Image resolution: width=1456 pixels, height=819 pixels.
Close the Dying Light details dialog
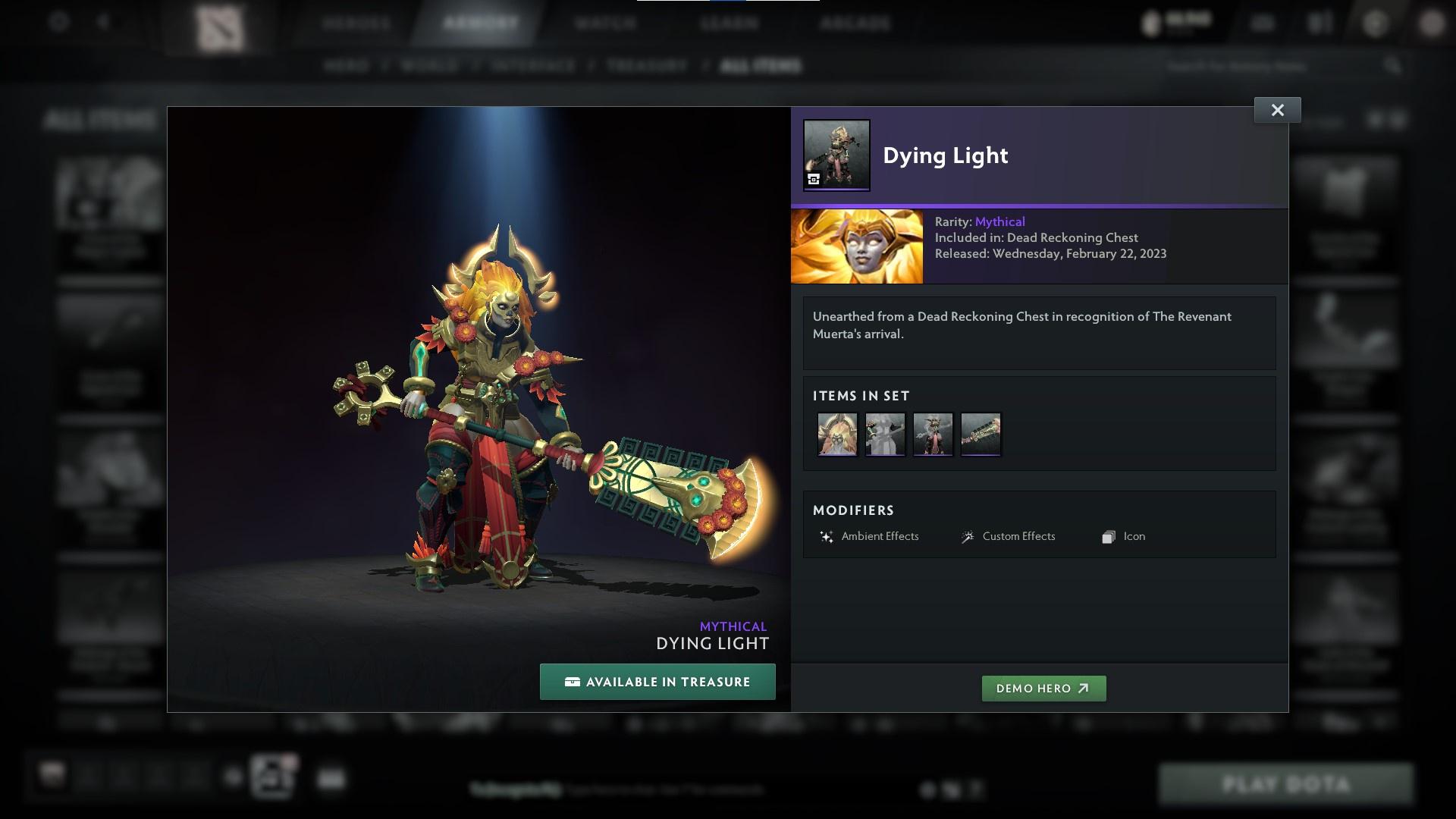1277,109
